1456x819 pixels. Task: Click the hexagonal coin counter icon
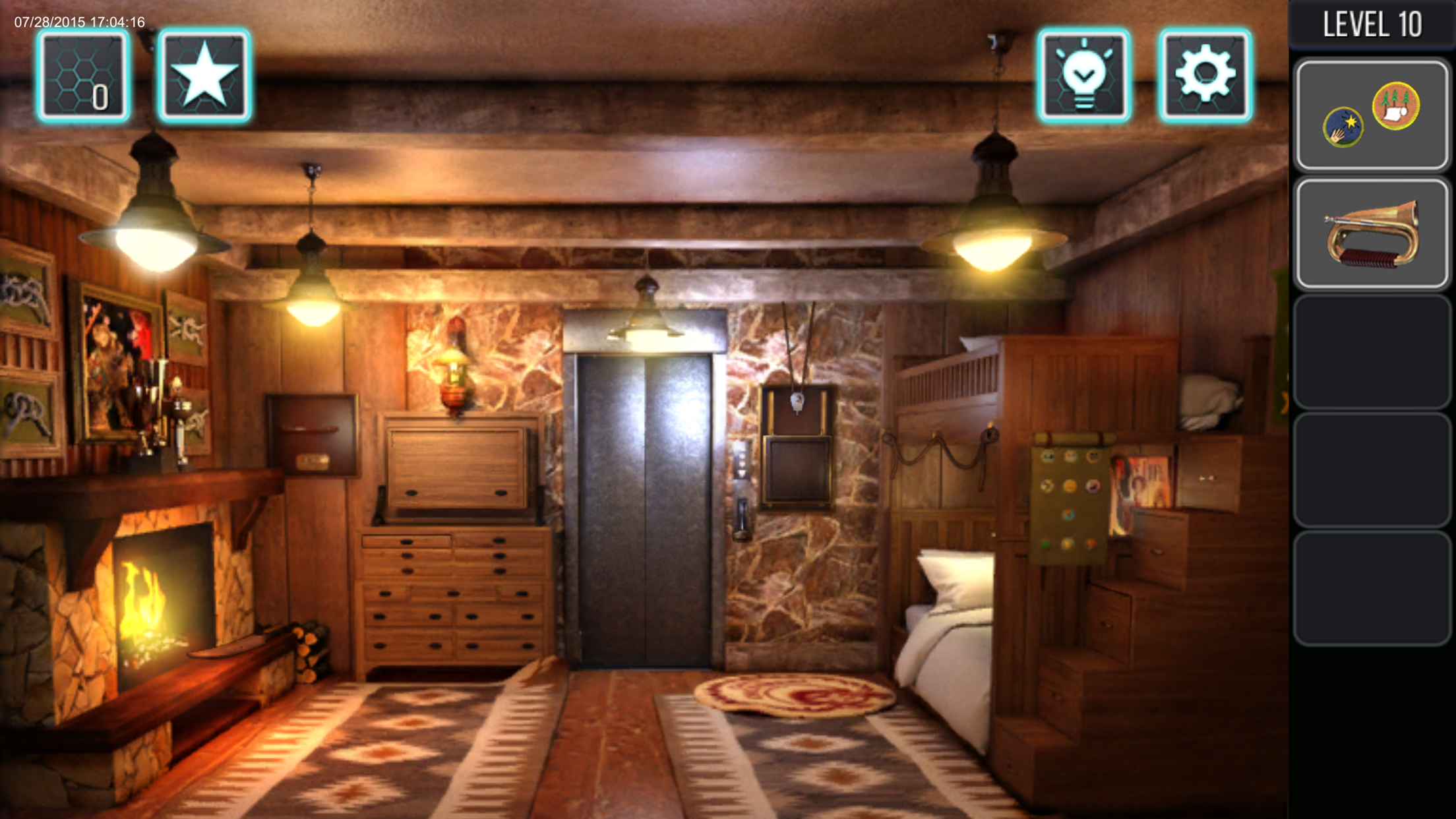pyautogui.click(x=84, y=75)
